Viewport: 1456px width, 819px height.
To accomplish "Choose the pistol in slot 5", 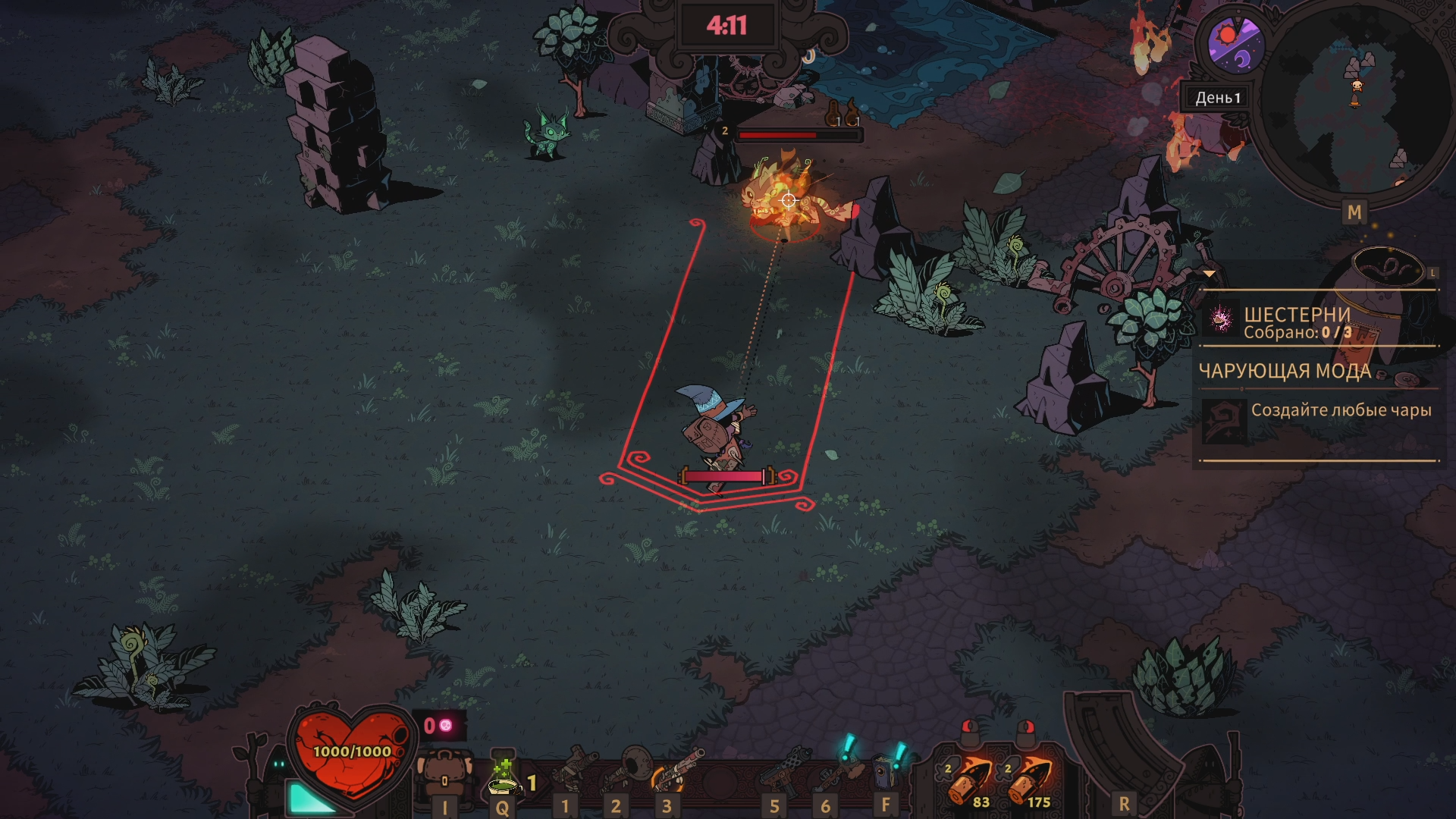I will click(x=781, y=770).
